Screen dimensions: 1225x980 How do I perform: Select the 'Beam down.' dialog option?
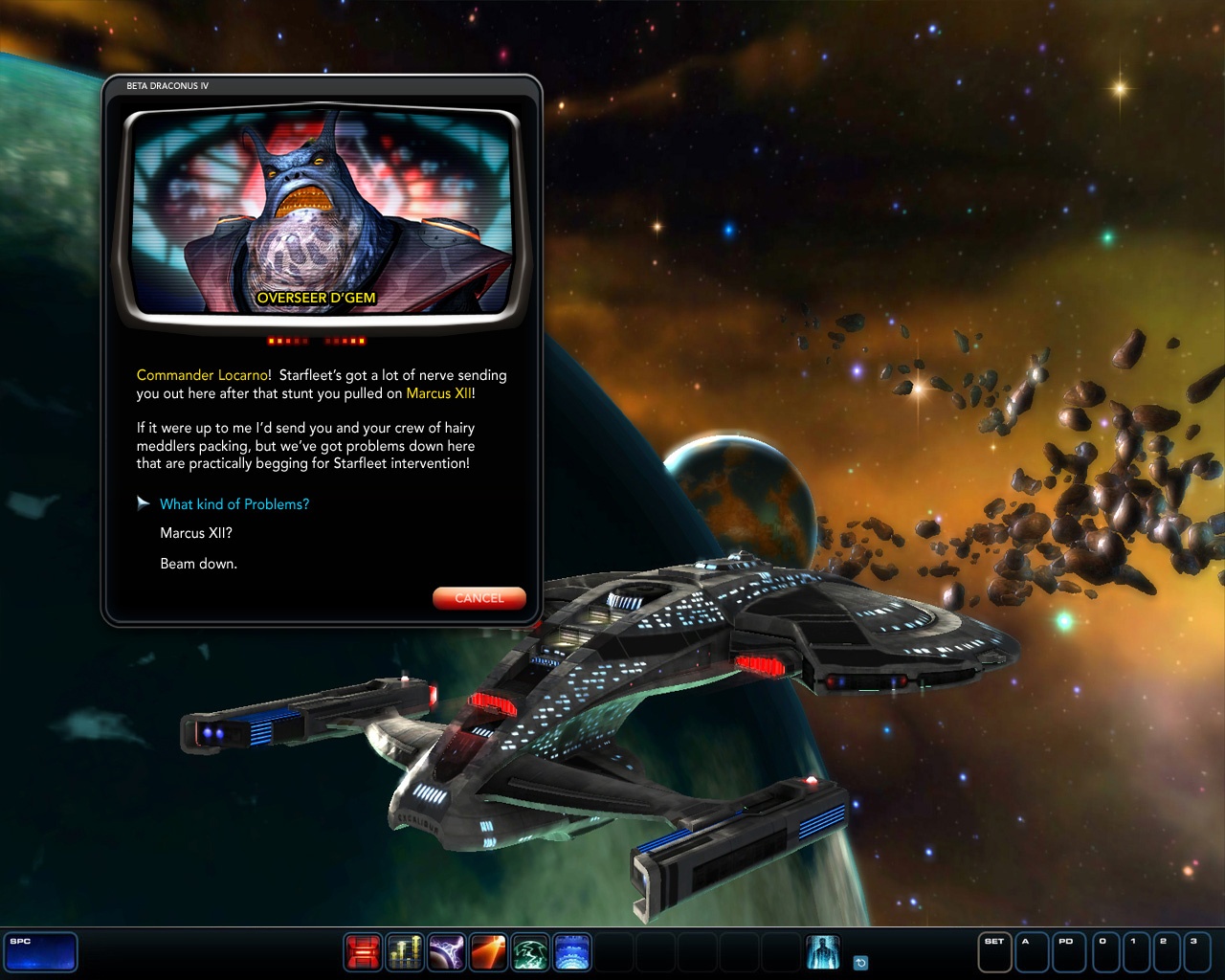(x=197, y=564)
